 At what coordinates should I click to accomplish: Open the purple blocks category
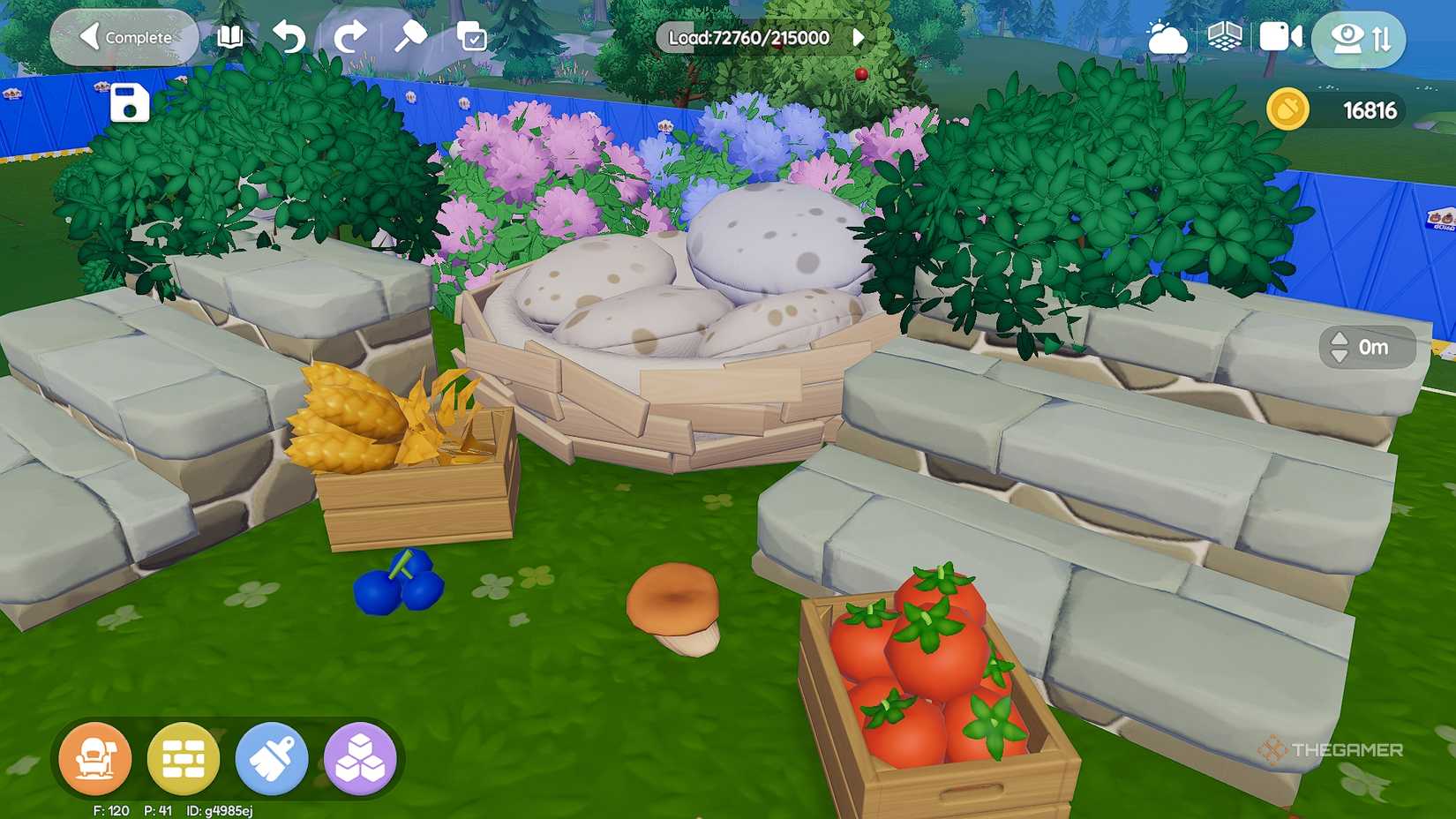[x=360, y=758]
